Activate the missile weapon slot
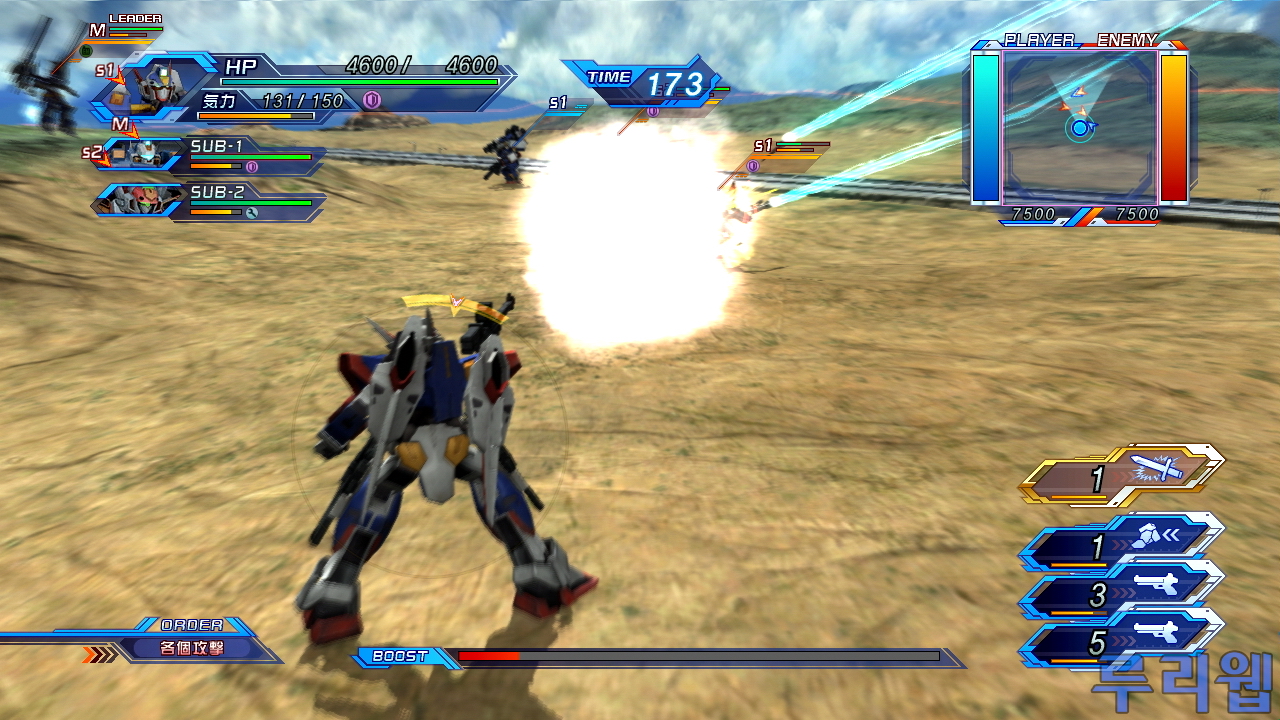 tap(1122, 544)
